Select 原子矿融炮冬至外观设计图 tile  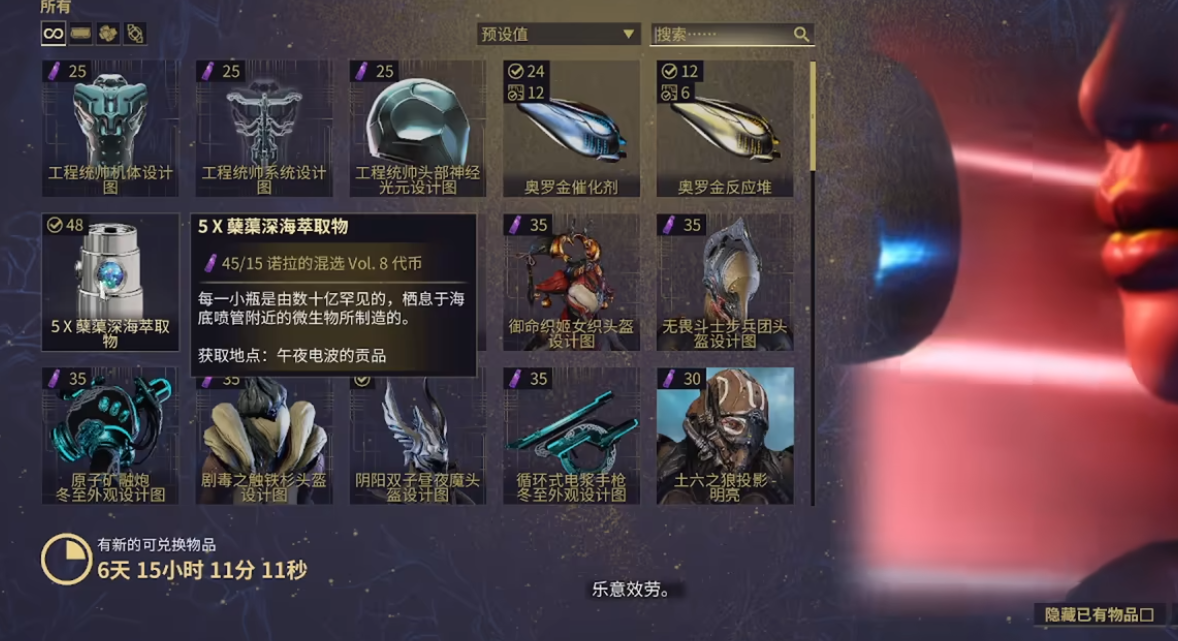111,435
